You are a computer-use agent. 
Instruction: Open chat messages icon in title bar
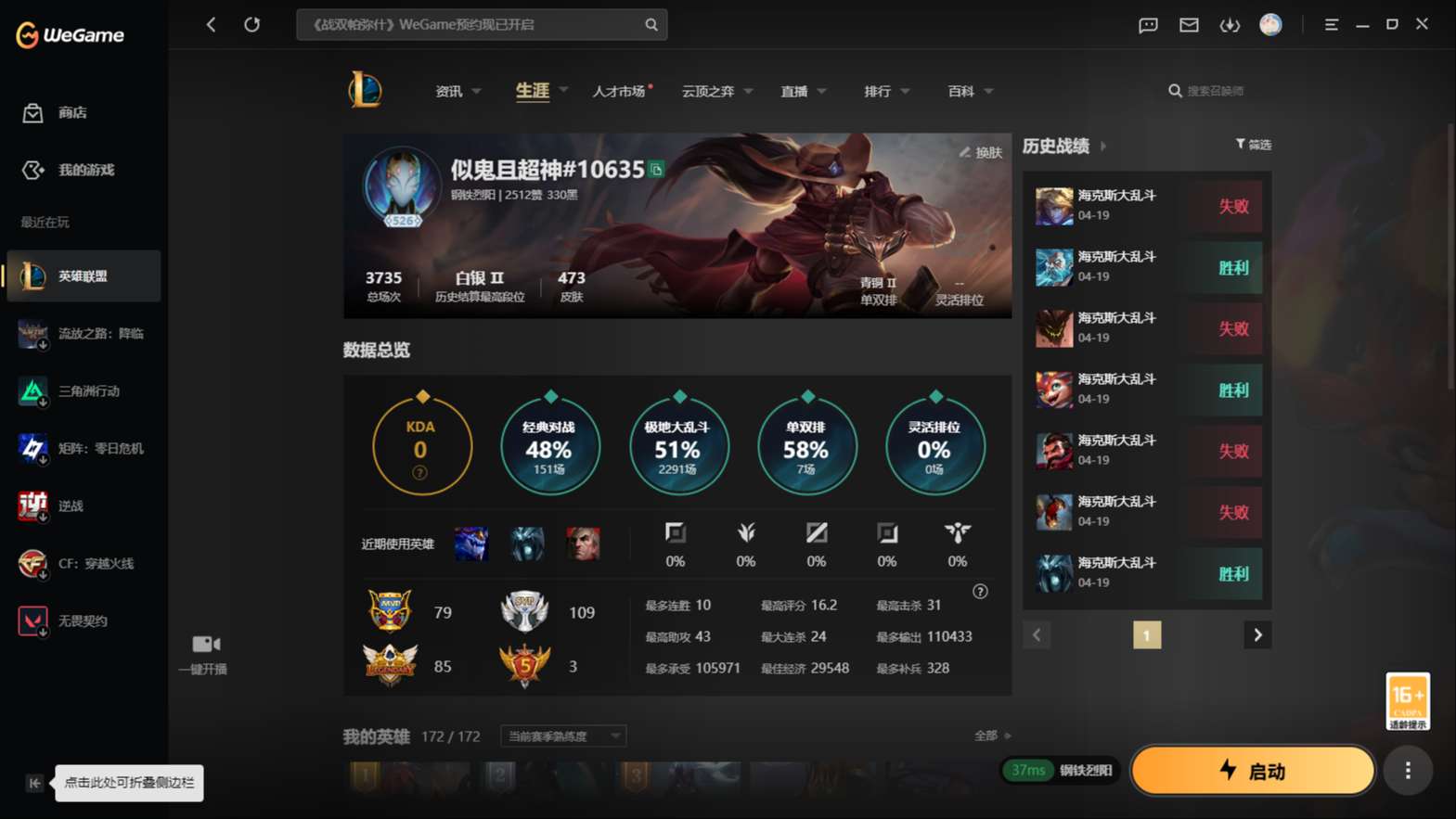(1147, 25)
